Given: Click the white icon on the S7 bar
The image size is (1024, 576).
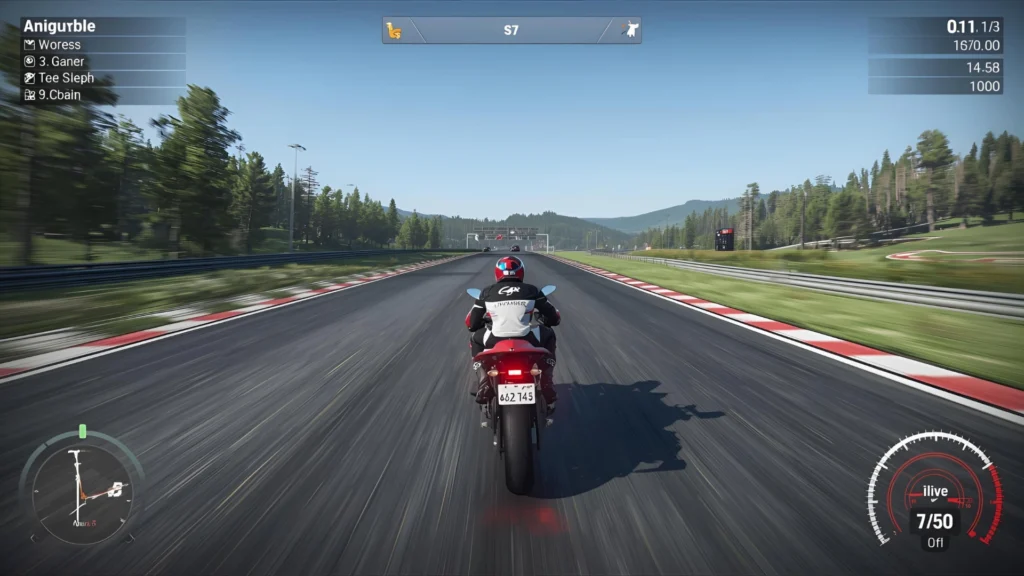Looking at the screenshot, I should [630, 30].
